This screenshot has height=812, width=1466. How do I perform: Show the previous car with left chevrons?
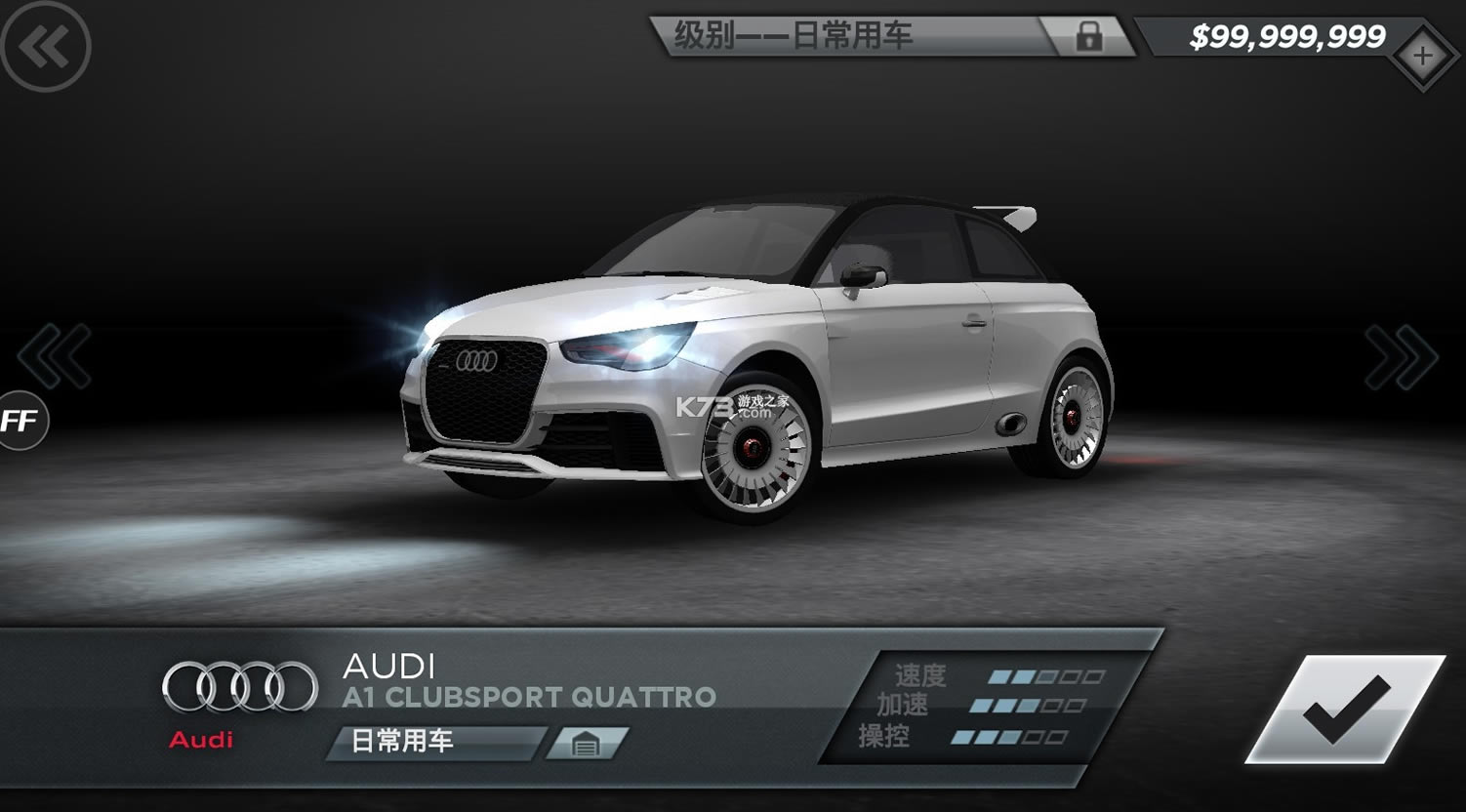click(x=55, y=356)
